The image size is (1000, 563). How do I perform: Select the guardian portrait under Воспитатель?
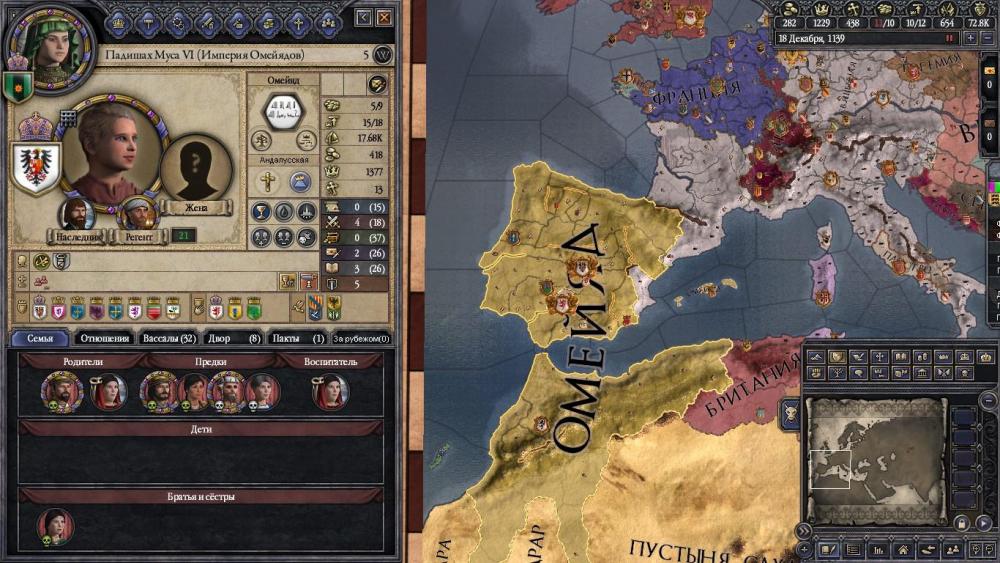pyautogui.click(x=330, y=391)
